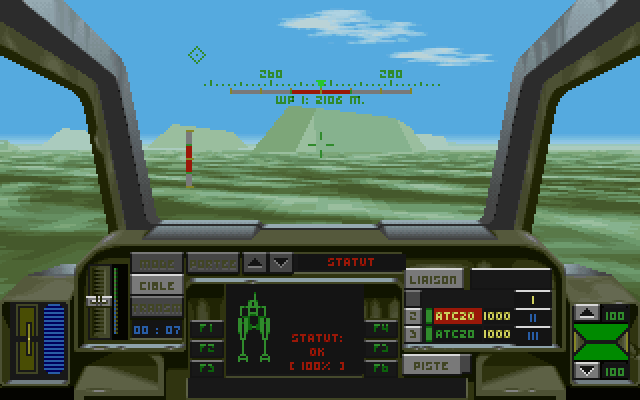This screenshot has width=640, height=400.
Task: Select the CIBLE targeting button
Action: click(x=156, y=285)
